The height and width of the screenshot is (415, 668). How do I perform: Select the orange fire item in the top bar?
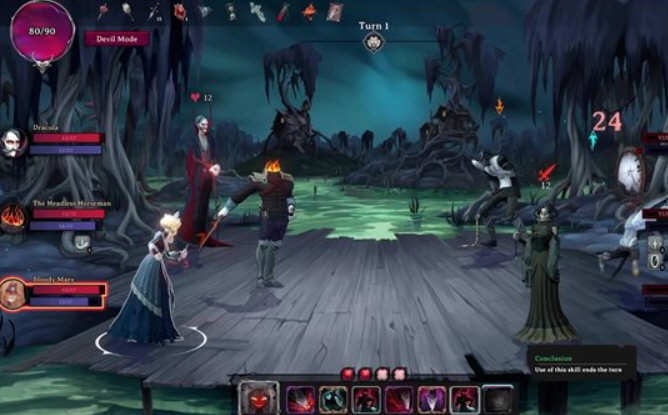[x=309, y=12]
